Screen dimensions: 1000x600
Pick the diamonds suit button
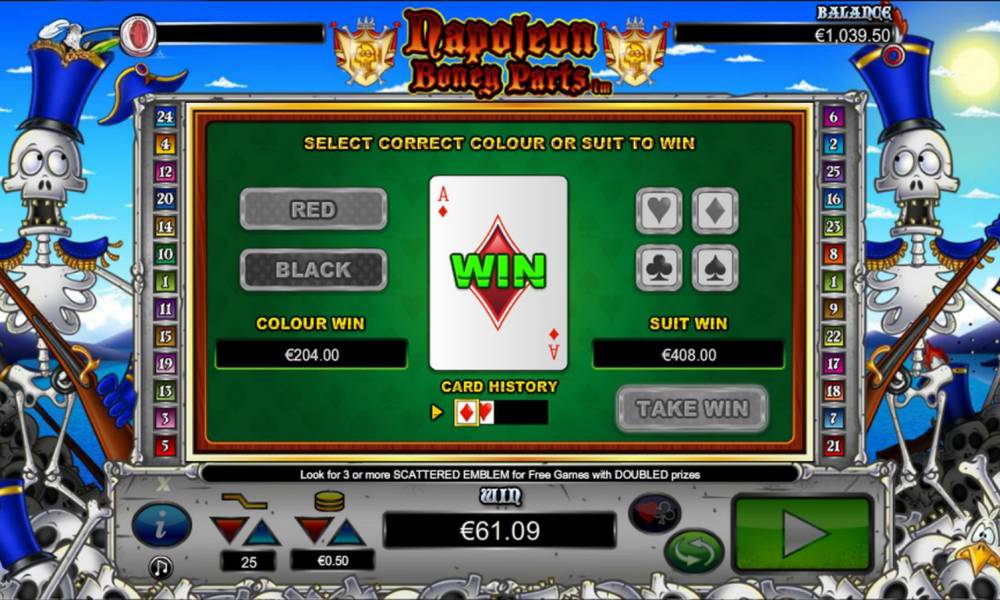715,211
